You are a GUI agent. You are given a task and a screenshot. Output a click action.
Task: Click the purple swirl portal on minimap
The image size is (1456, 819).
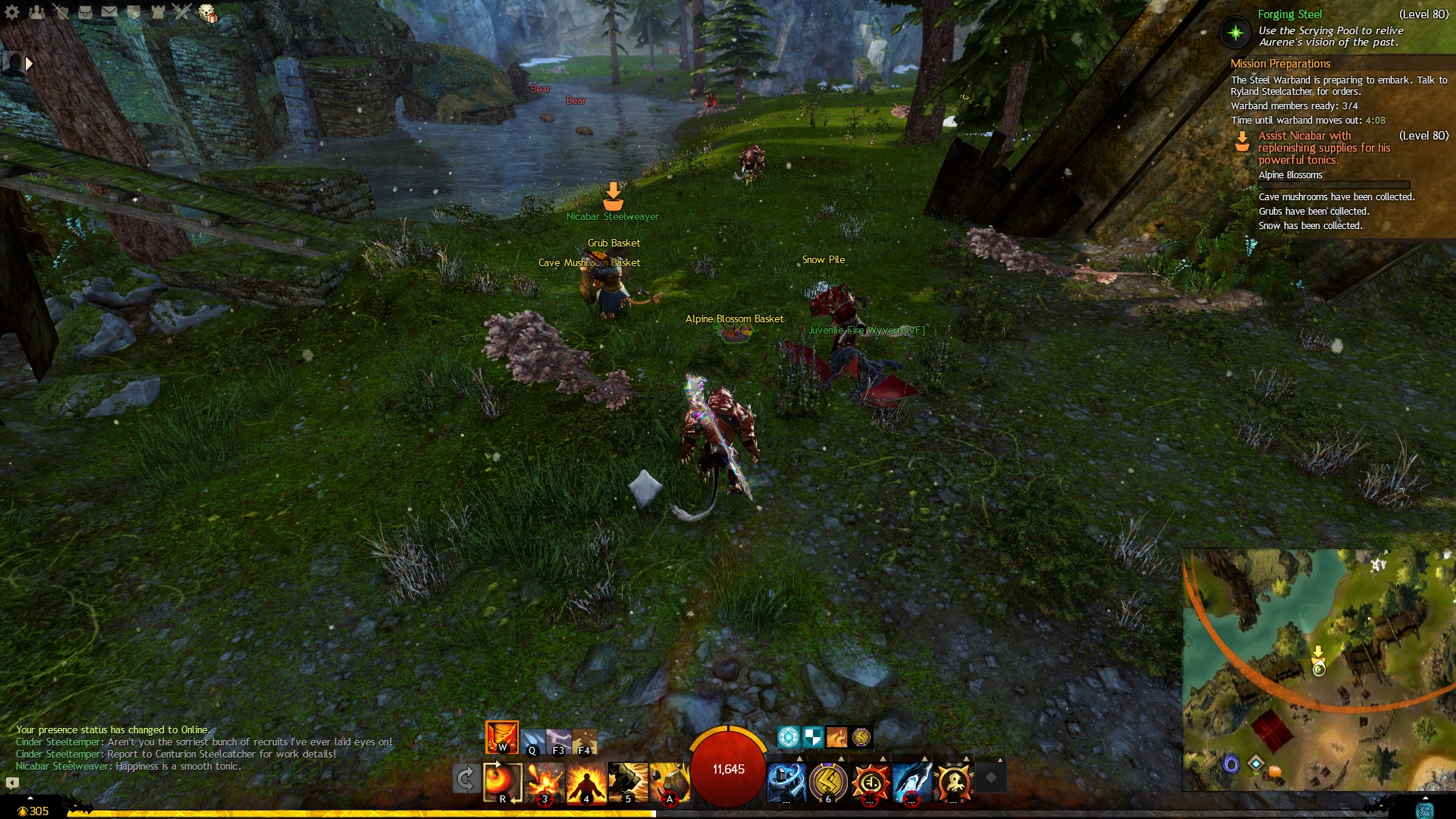click(1231, 763)
